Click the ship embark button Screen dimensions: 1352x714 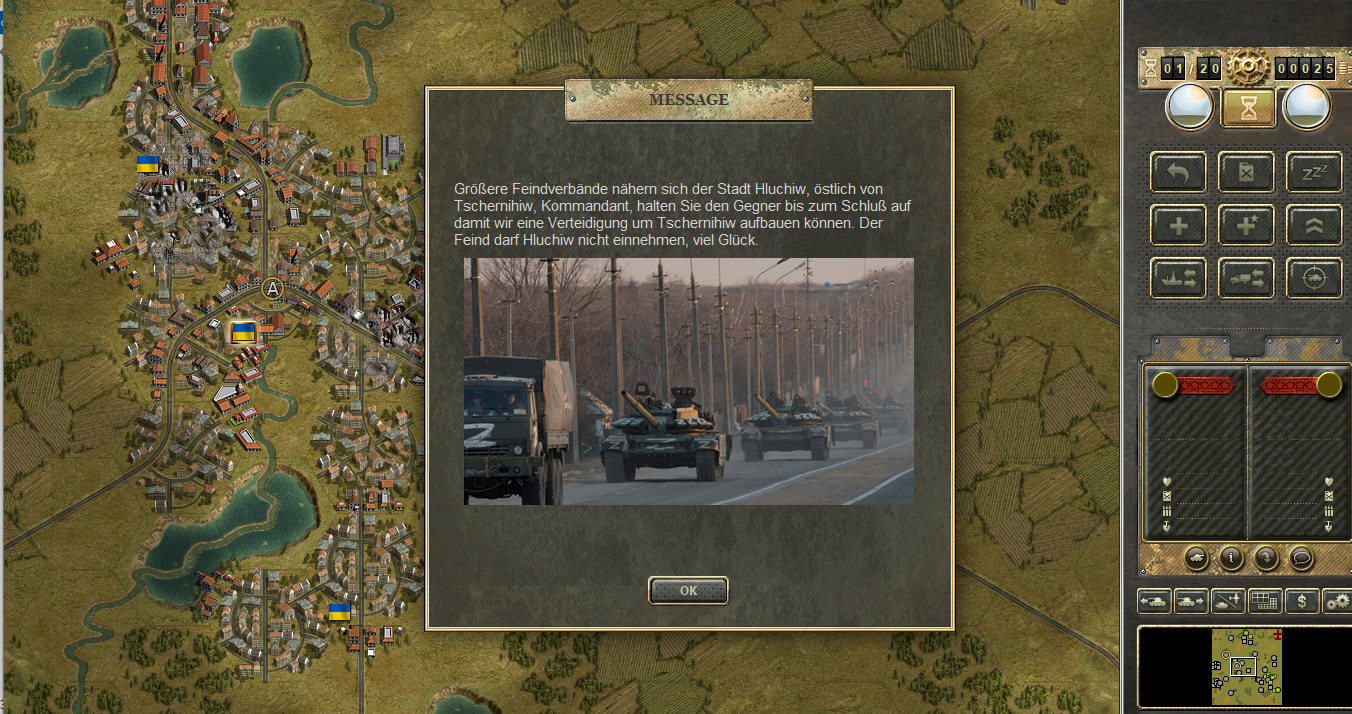1178,278
